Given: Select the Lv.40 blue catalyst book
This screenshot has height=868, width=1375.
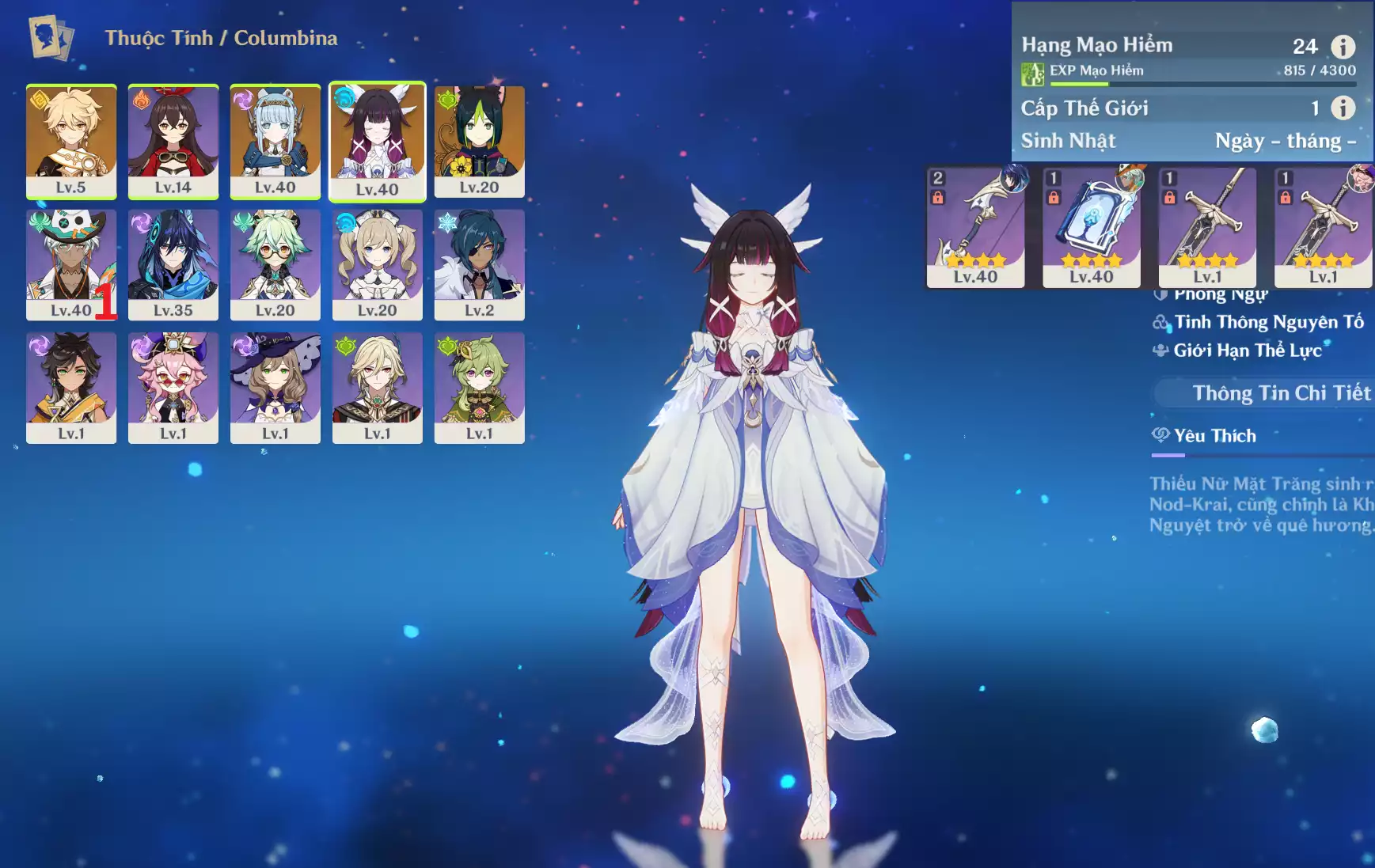Looking at the screenshot, I should click(x=1091, y=226).
